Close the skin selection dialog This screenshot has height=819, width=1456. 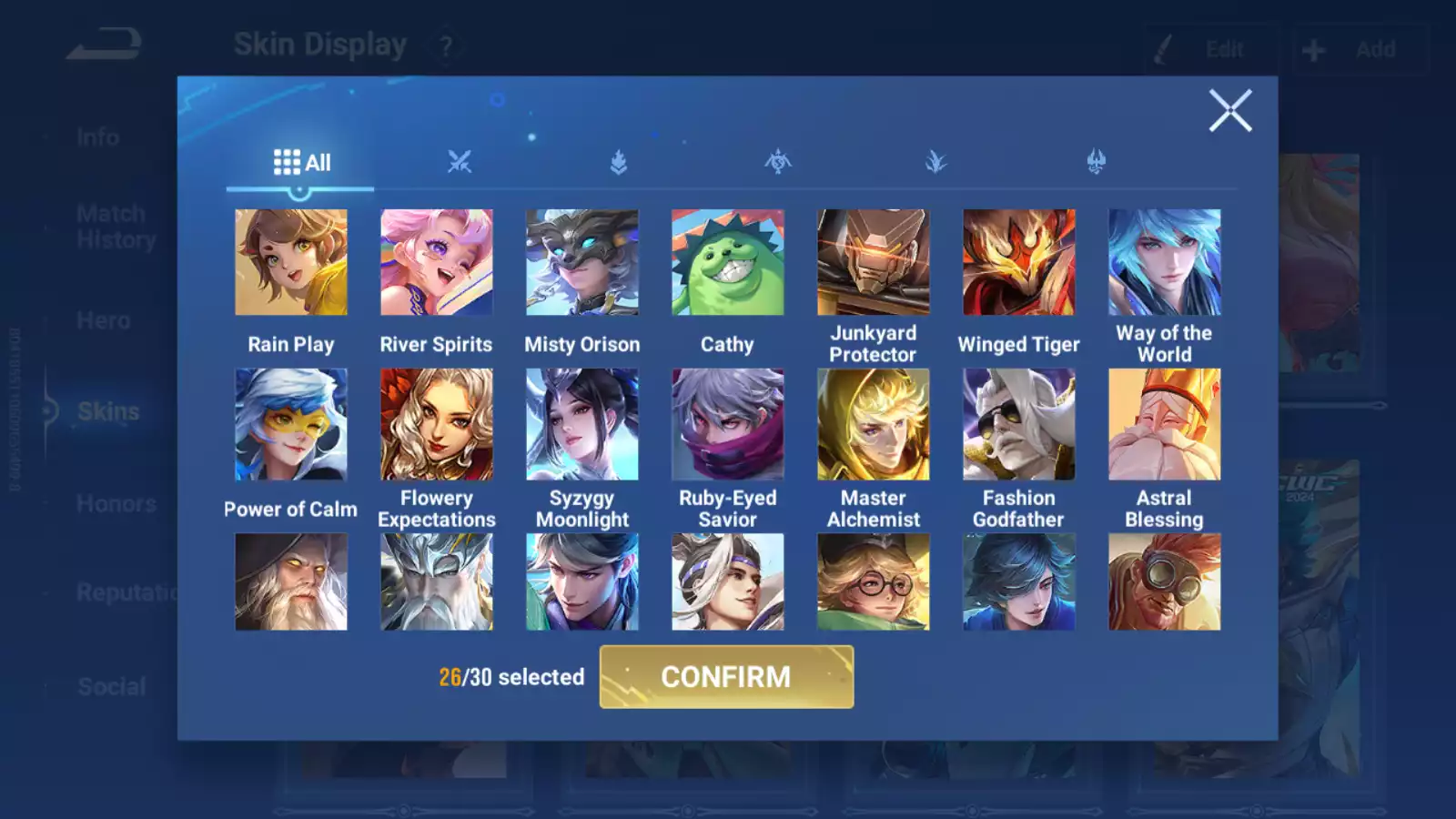(1229, 111)
